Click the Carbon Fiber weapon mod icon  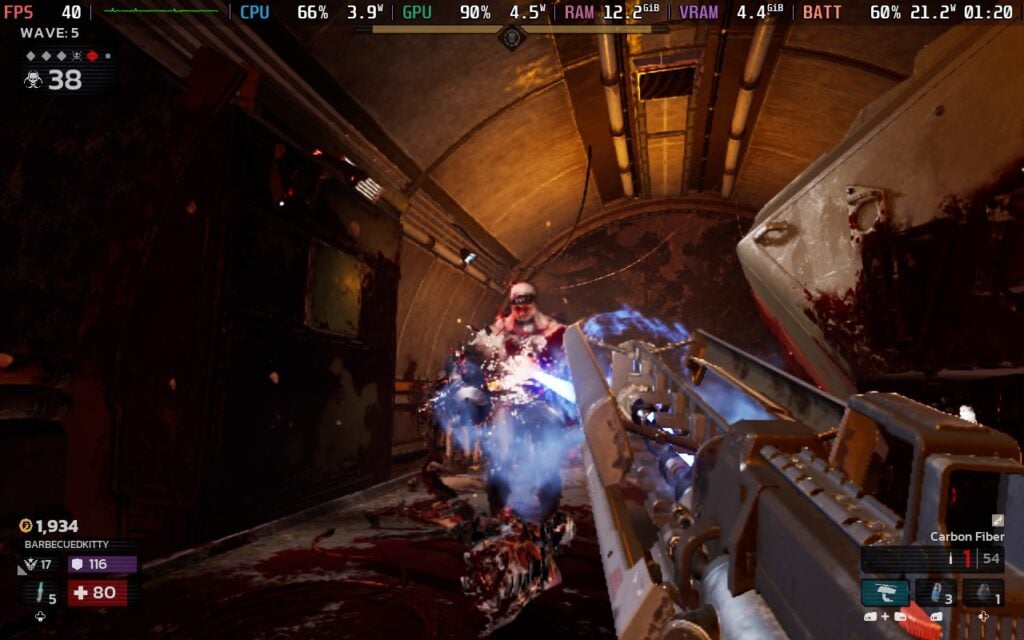point(997,520)
